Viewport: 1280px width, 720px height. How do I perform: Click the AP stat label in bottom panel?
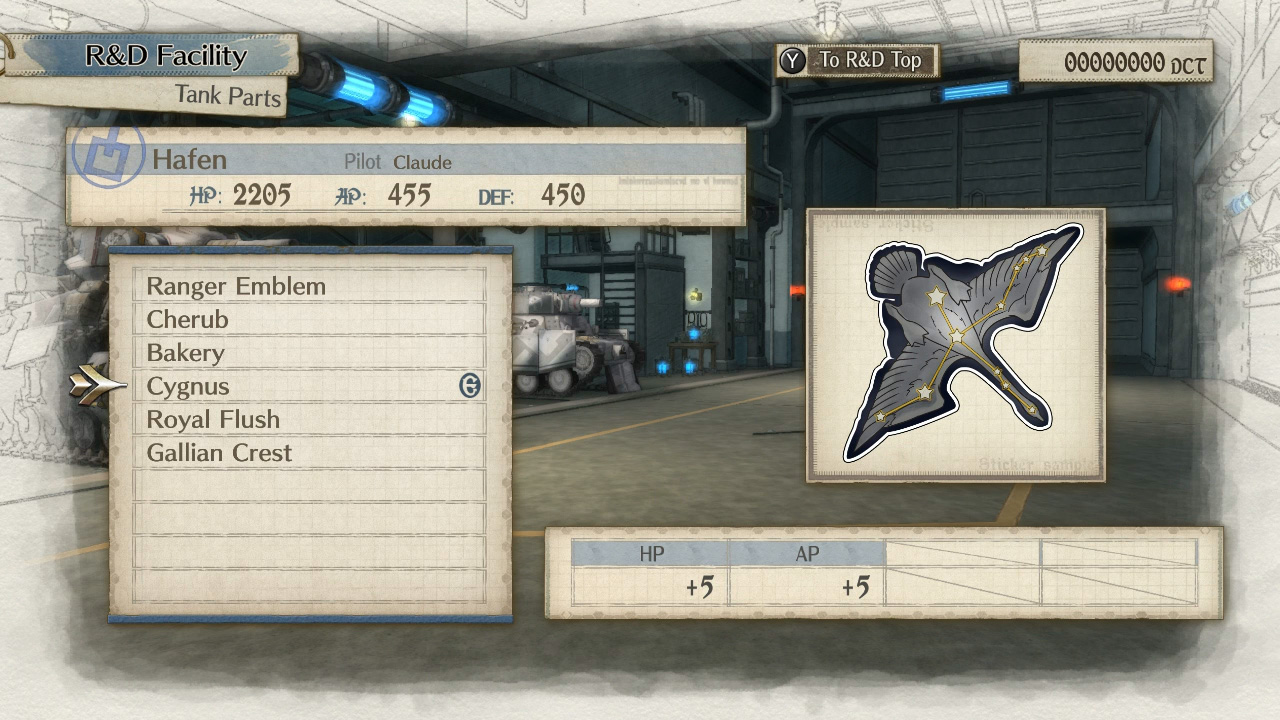click(x=806, y=550)
